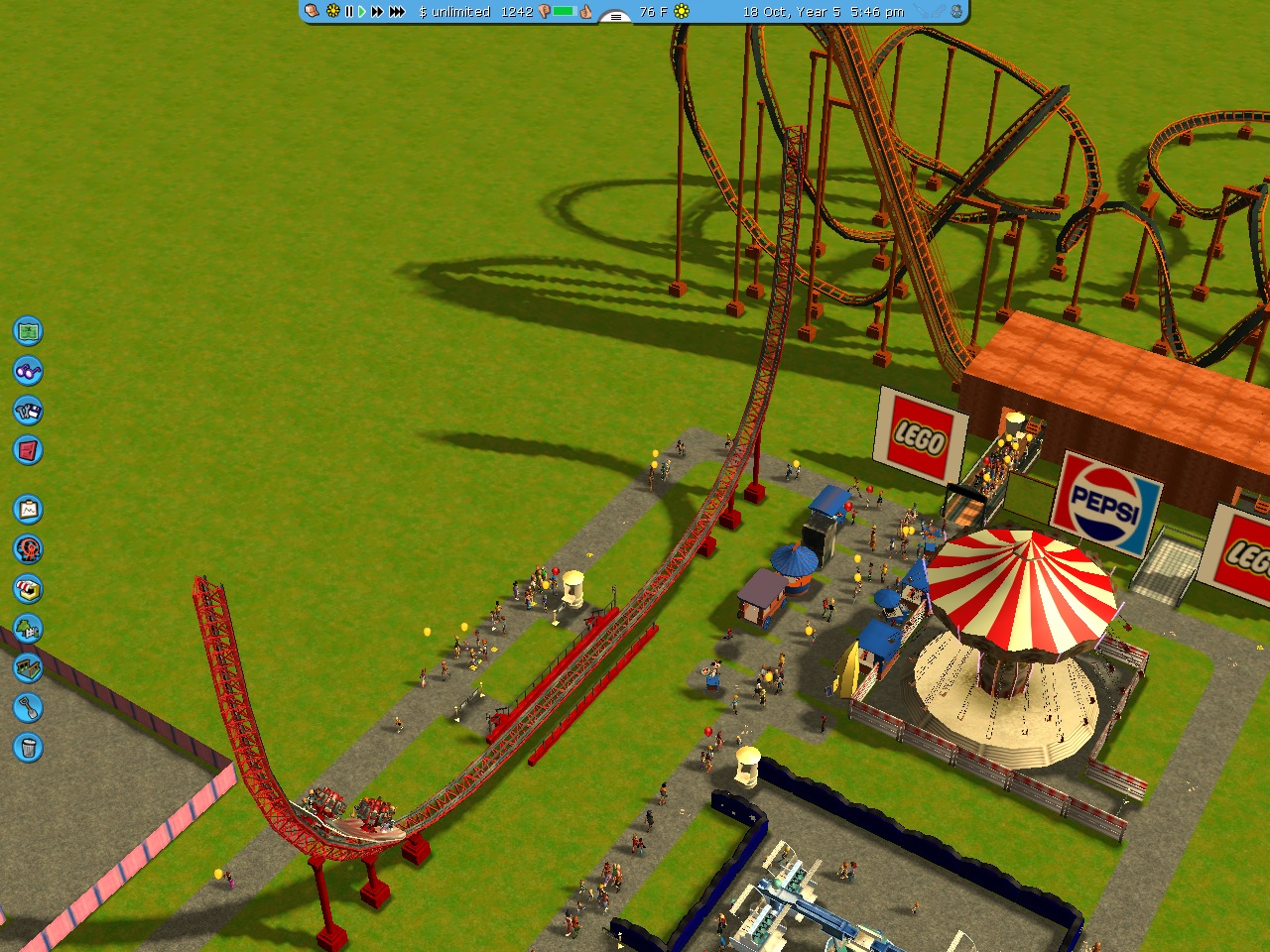Set game speed to double fast-forward

(x=377, y=12)
